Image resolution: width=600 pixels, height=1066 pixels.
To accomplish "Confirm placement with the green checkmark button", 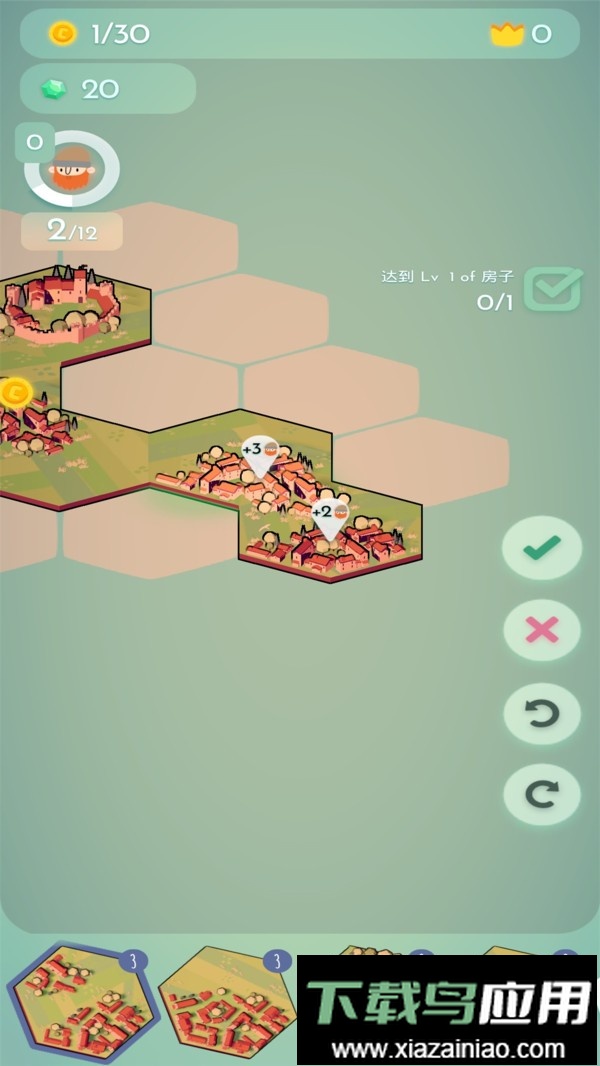I will [542, 547].
